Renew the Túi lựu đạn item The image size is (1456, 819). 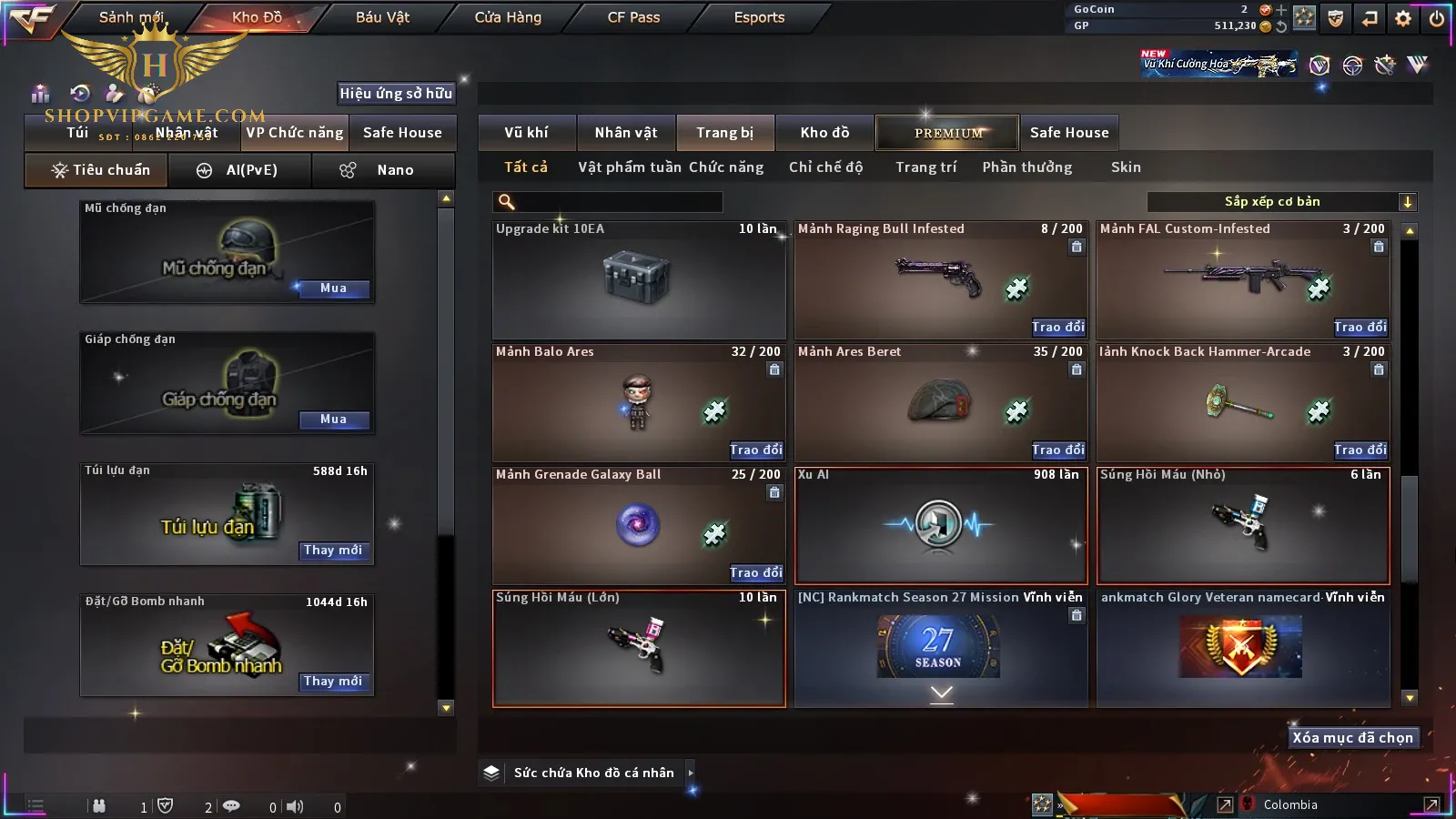333,551
